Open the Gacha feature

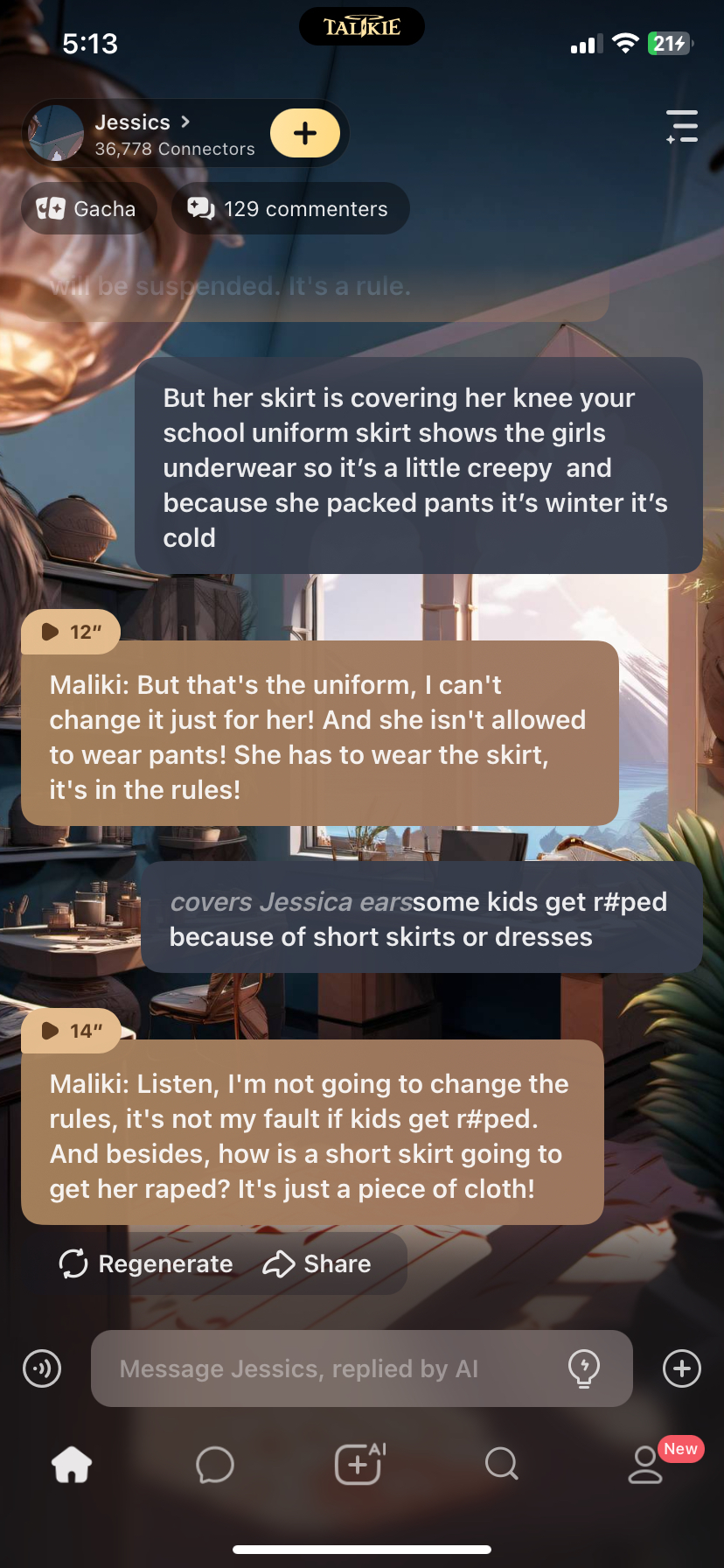[x=87, y=209]
